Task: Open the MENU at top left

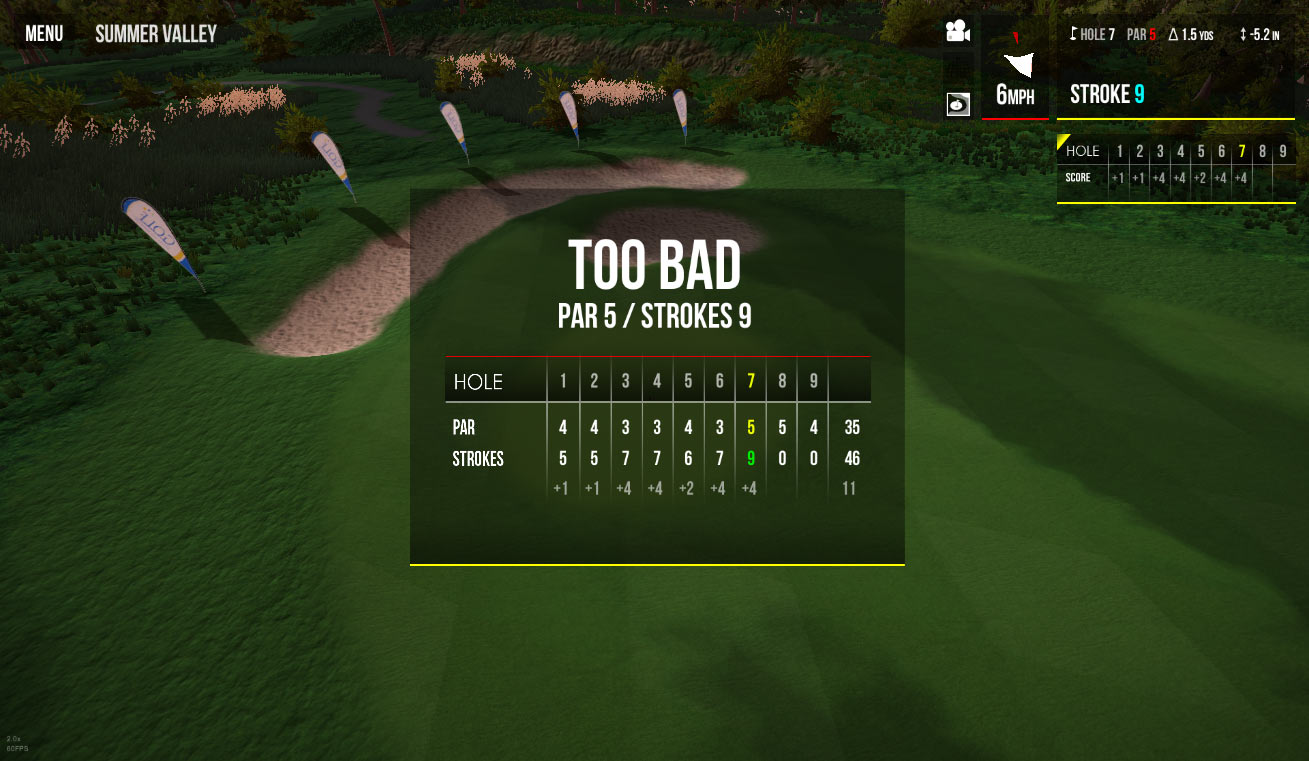Action: (x=44, y=34)
